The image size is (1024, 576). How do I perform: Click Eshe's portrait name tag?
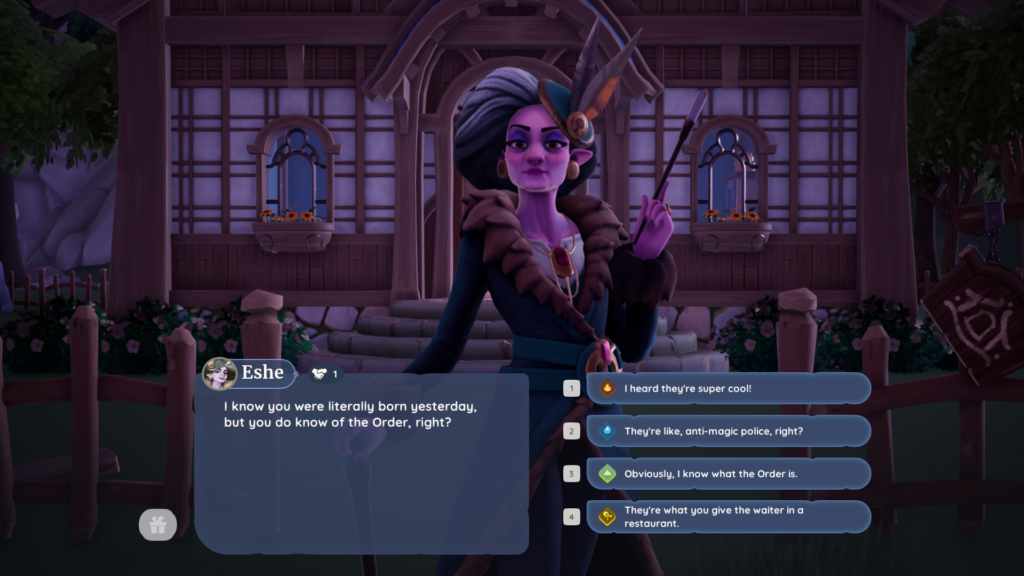(249, 373)
